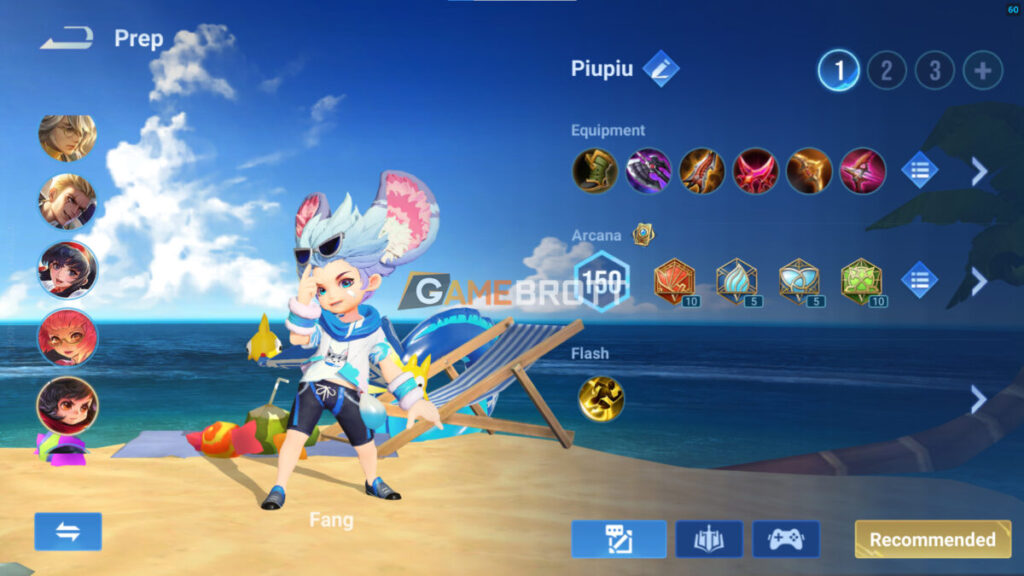1024x576 pixels.
Task: Click the swap arrows button
Action: [68, 531]
